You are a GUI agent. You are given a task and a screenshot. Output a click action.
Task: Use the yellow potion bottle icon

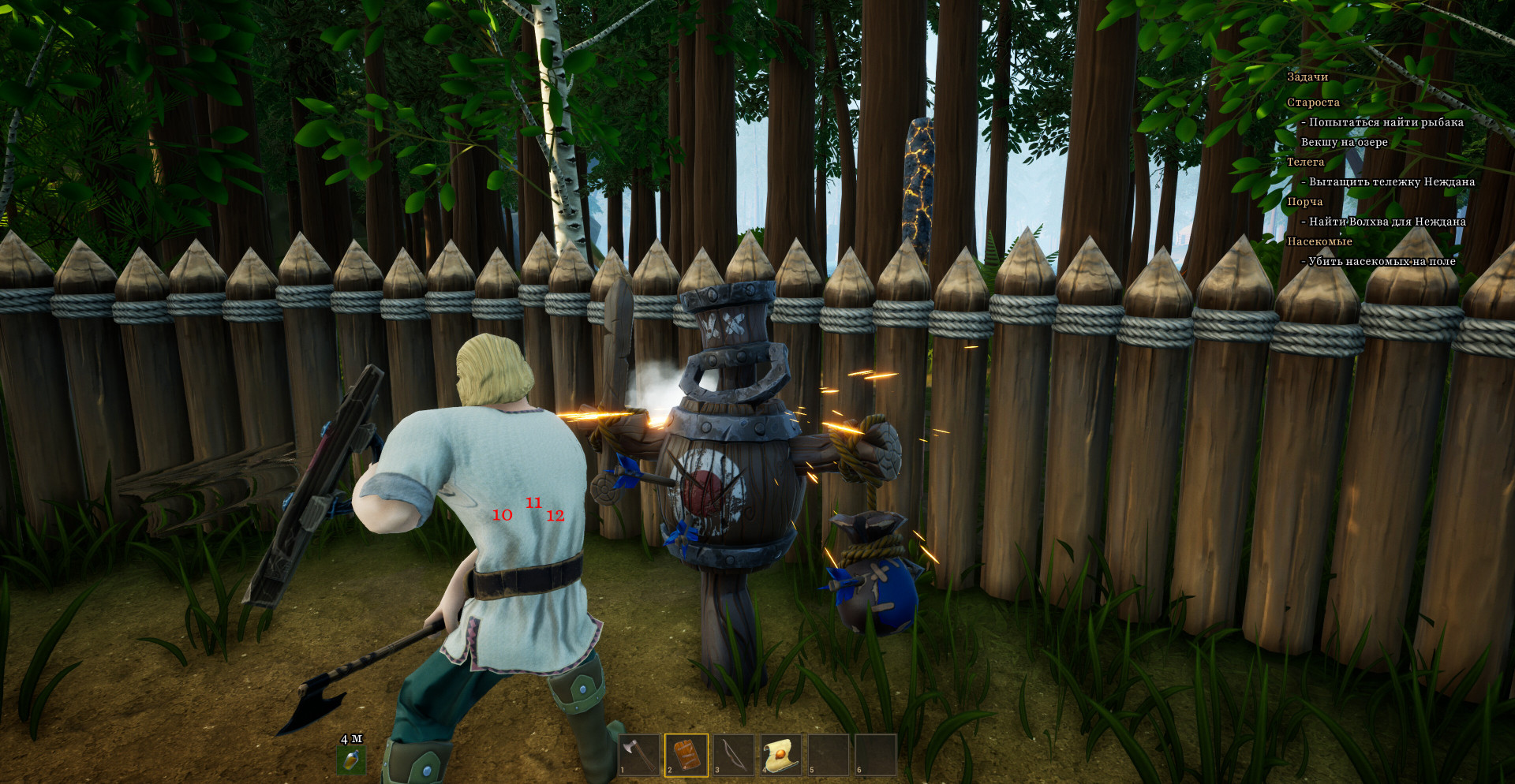tap(351, 760)
